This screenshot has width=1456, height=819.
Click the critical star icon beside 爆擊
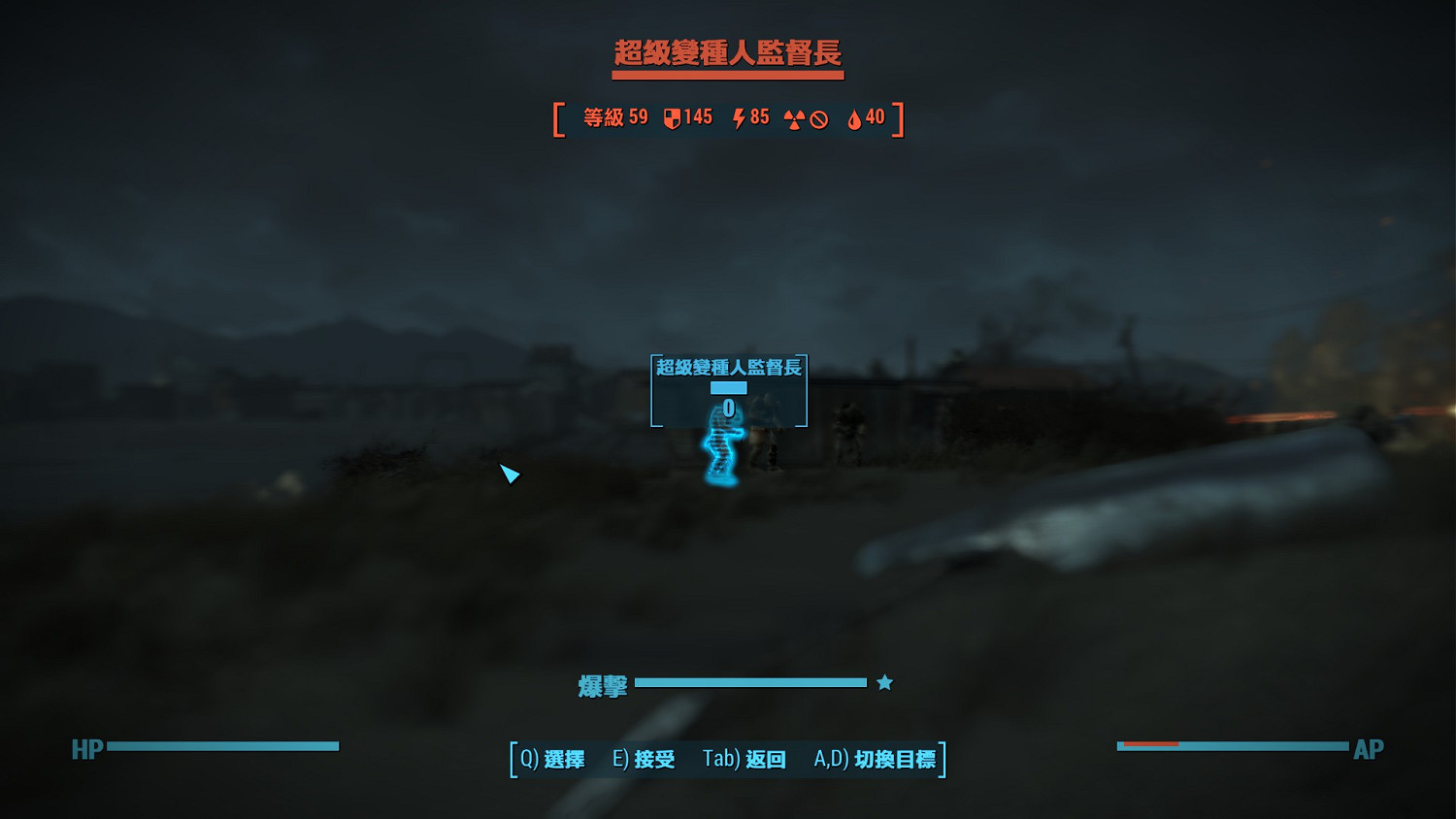click(883, 682)
